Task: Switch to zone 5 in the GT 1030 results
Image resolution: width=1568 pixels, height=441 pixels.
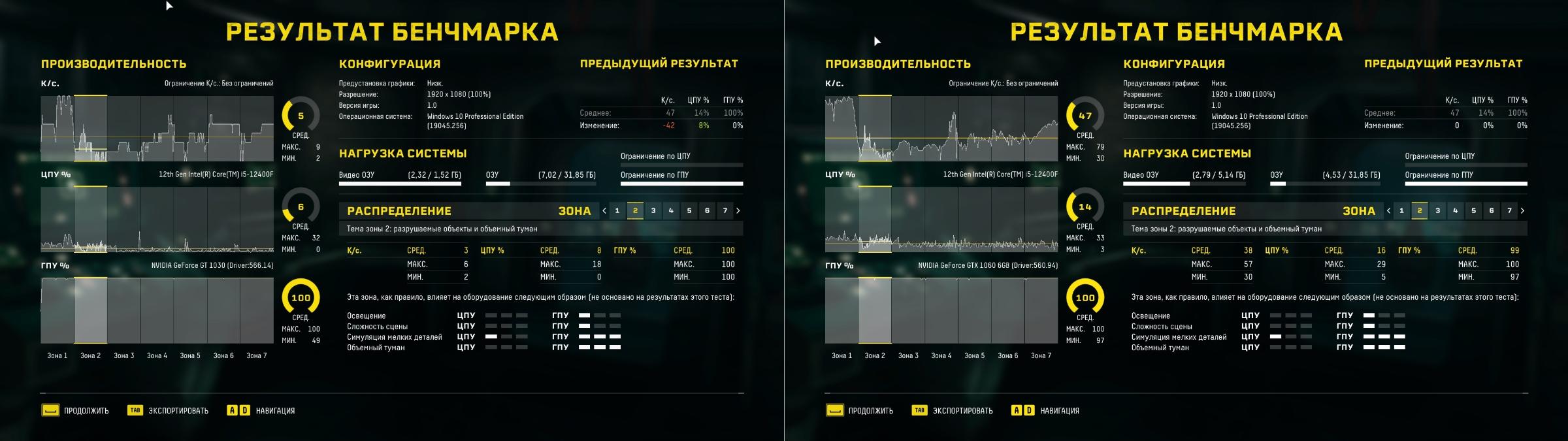Action: click(x=689, y=210)
